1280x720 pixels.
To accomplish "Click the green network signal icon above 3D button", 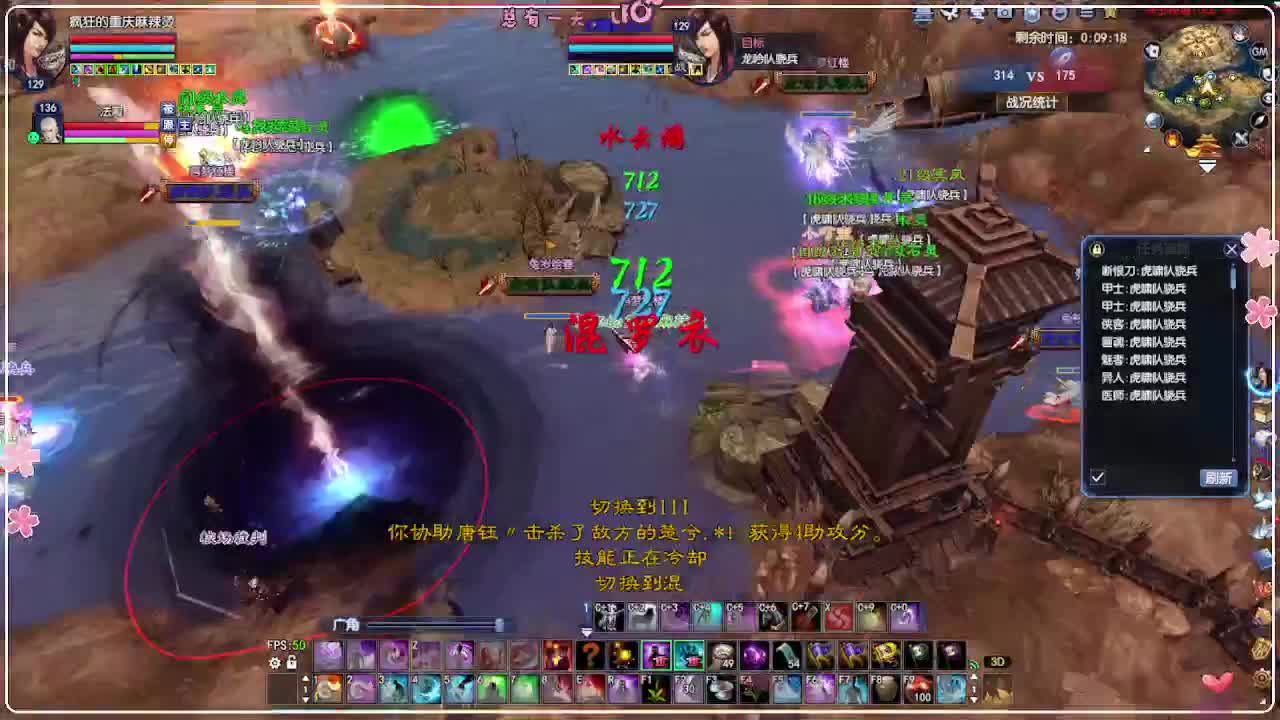I will click(x=973, y=664).
